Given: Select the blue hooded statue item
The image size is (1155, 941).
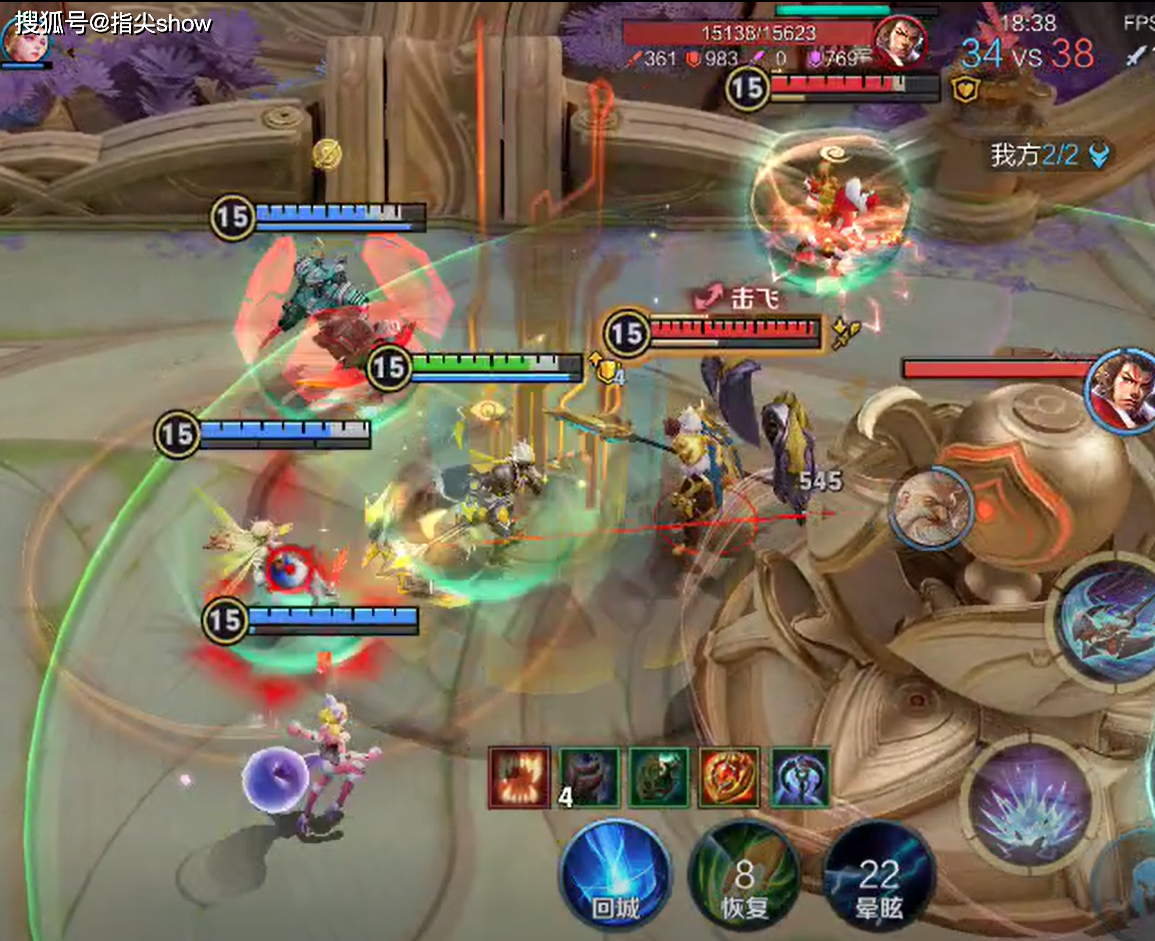Looking at the screenshot, I should point(800,777).
